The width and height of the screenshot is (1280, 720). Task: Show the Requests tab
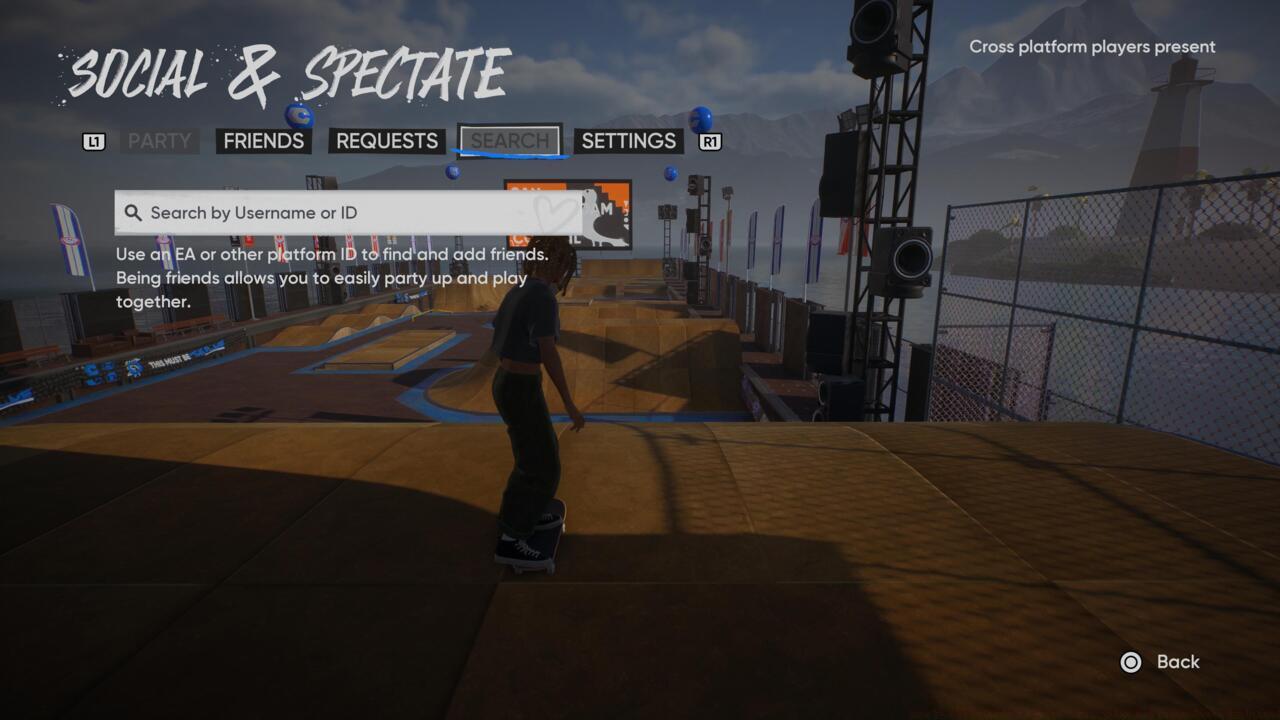[386, 141]
